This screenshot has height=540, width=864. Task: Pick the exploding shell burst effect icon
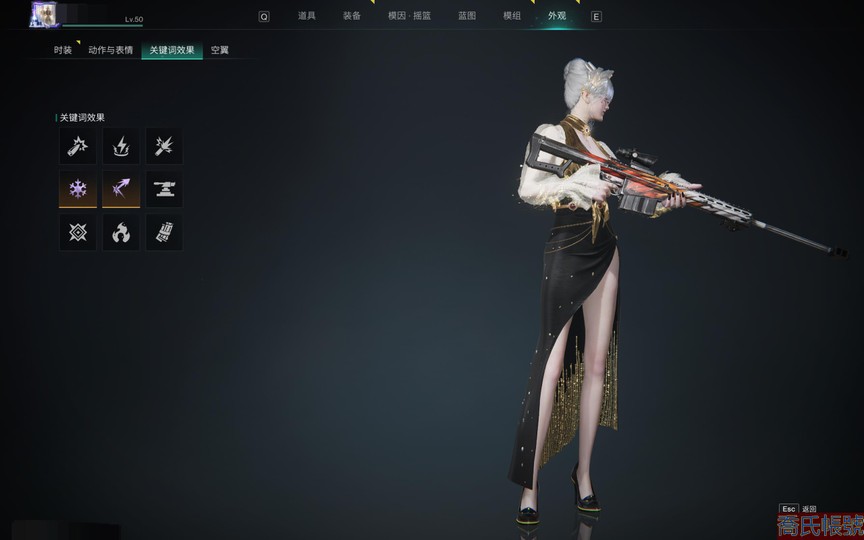pyautogui.click(x=164, y=146)
